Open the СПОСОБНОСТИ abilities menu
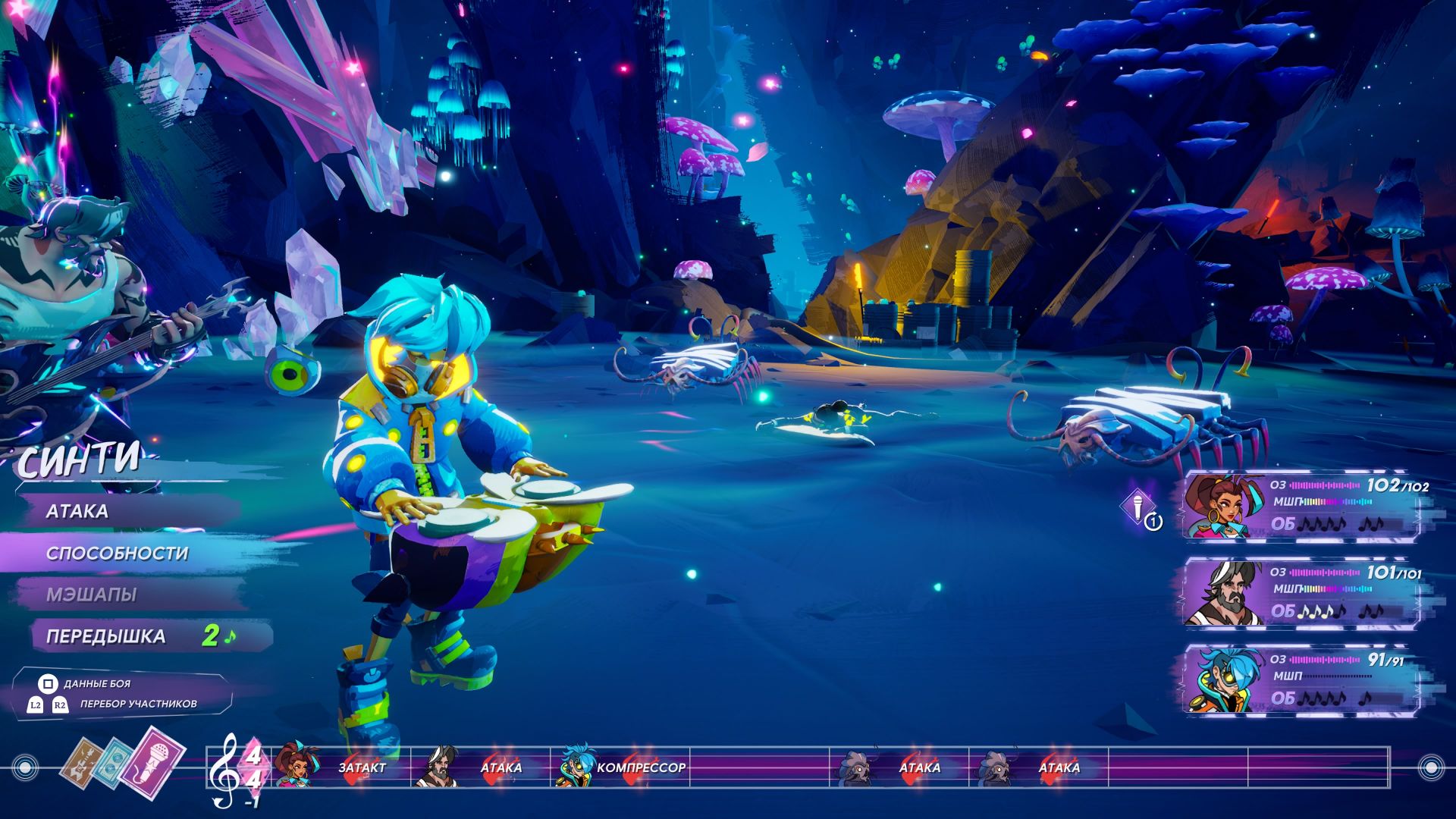1456x819 pixels. pos(117,554)
